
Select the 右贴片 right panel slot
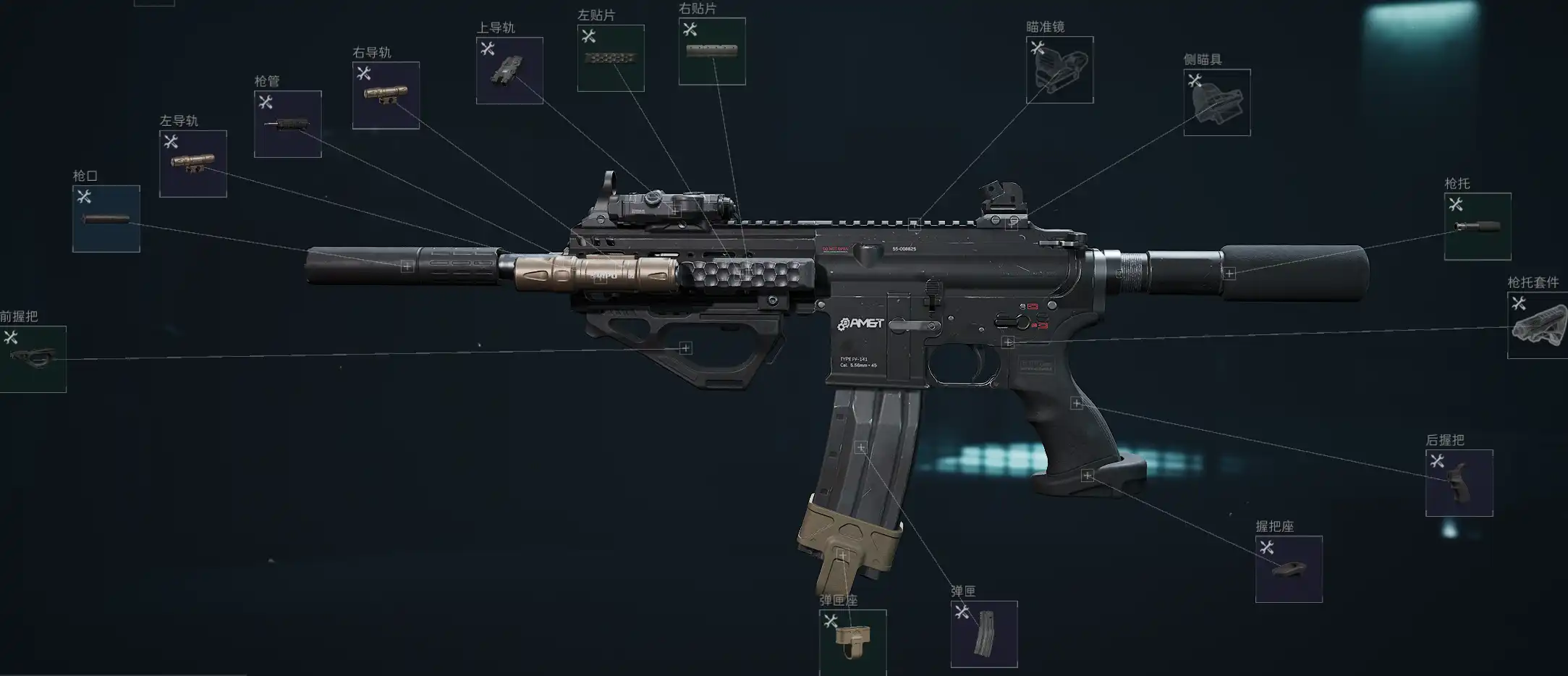(x=712, y=51)
